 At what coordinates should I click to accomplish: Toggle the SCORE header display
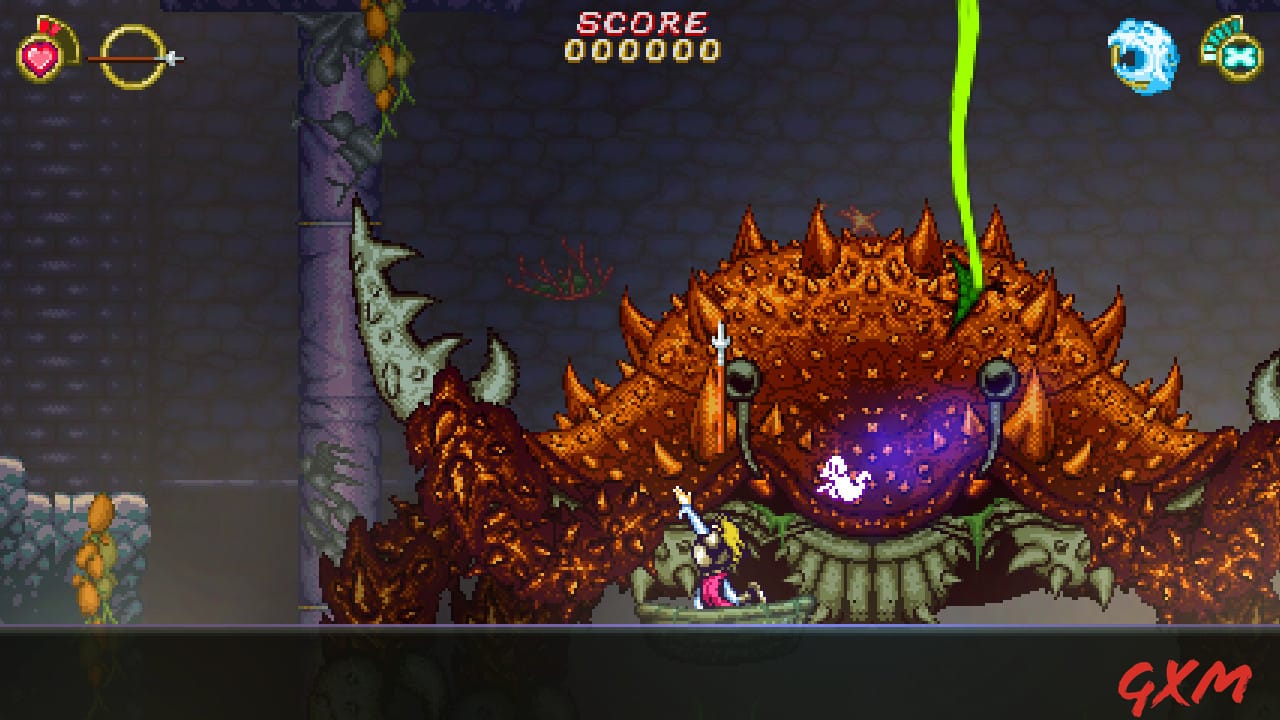tap(640, 22)
